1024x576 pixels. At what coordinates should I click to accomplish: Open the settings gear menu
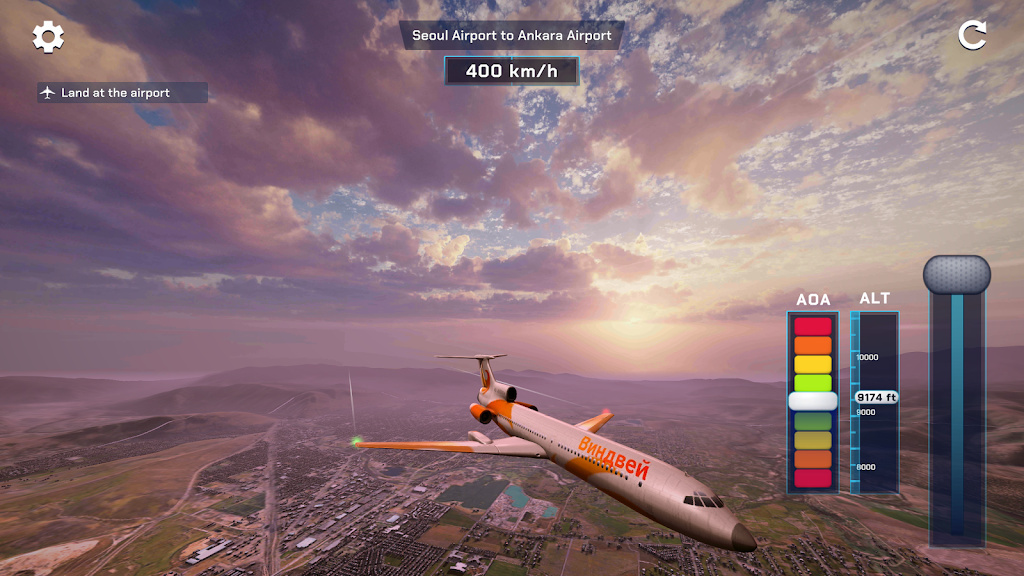pos(48,37)
